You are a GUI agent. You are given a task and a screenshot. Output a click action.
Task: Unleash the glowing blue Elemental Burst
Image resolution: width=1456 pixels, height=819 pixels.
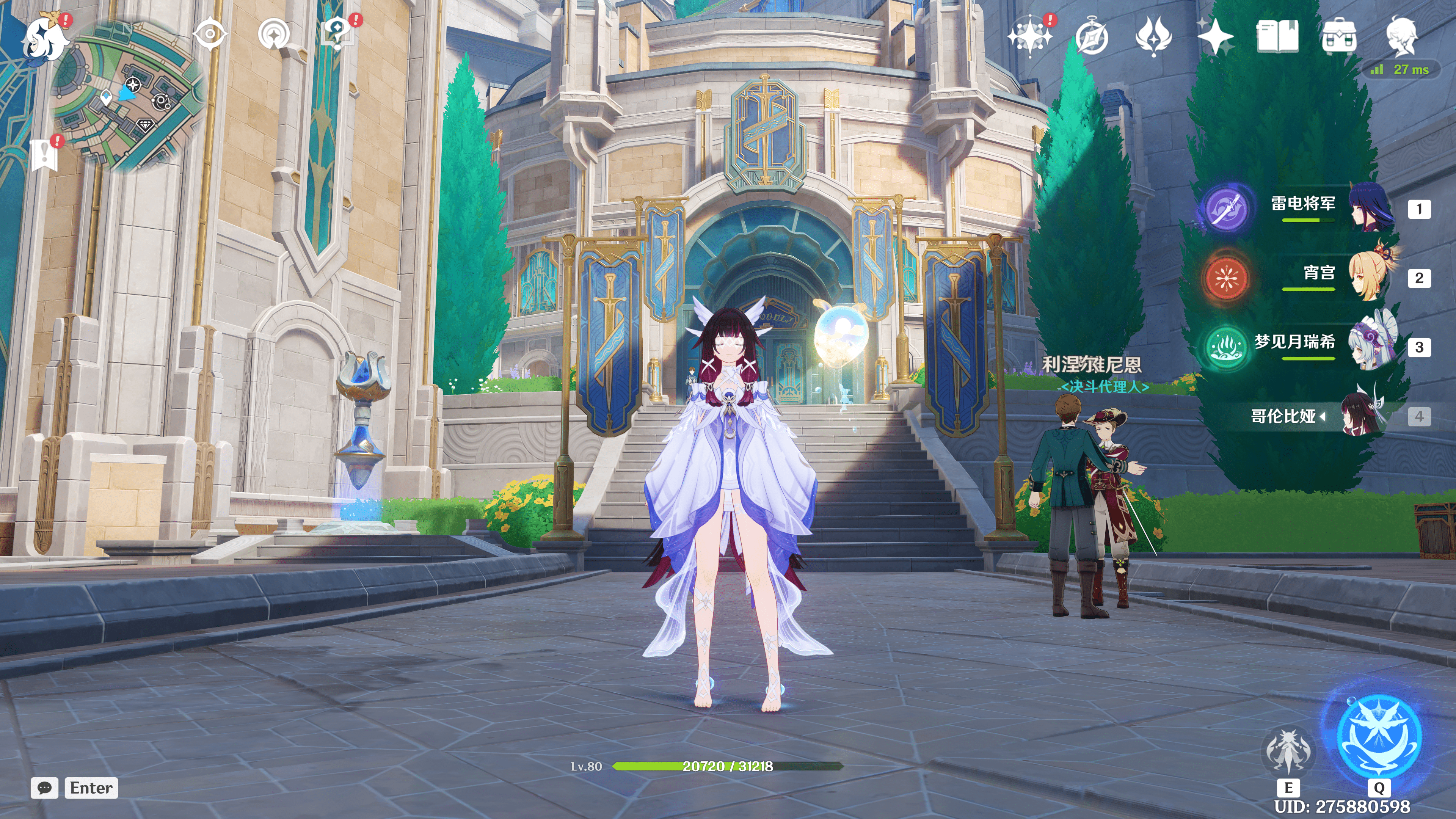1379,736
